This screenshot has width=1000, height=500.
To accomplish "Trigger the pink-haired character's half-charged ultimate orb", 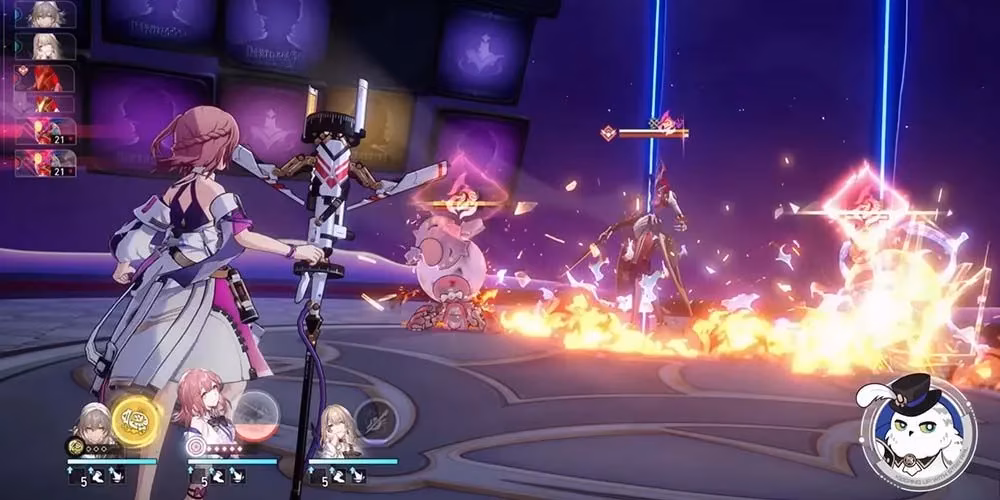I will coord(257,416).
